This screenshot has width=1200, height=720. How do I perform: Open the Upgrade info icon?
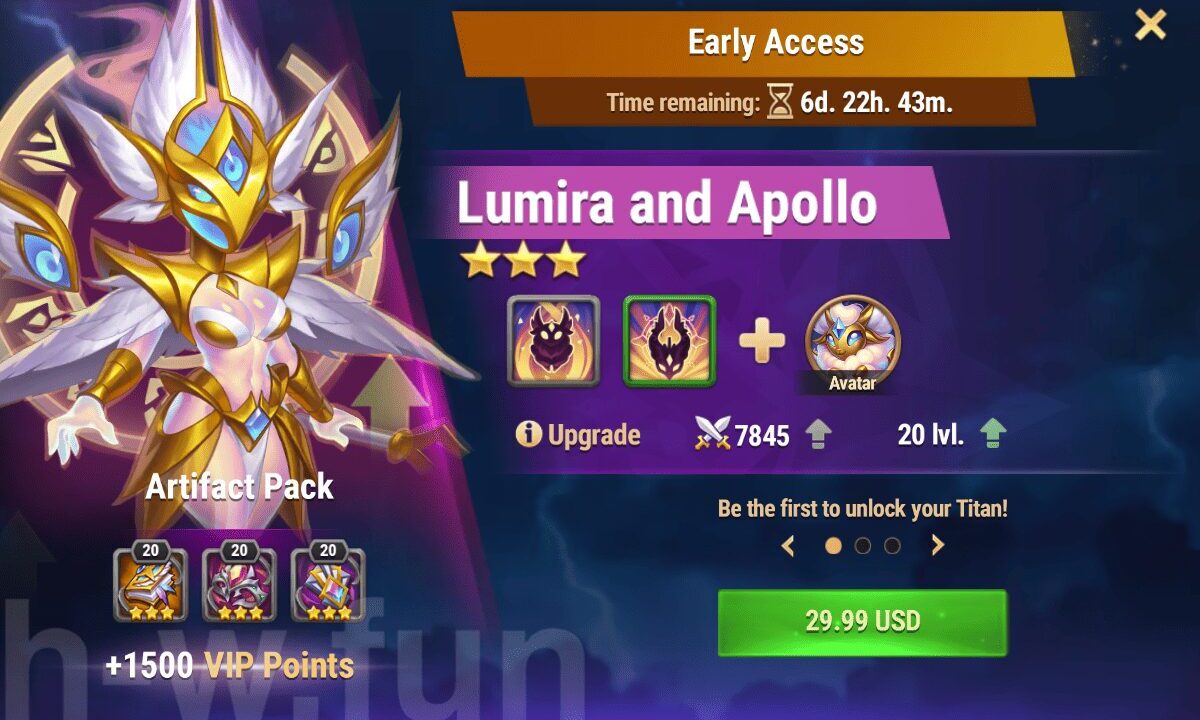point(528,435)
